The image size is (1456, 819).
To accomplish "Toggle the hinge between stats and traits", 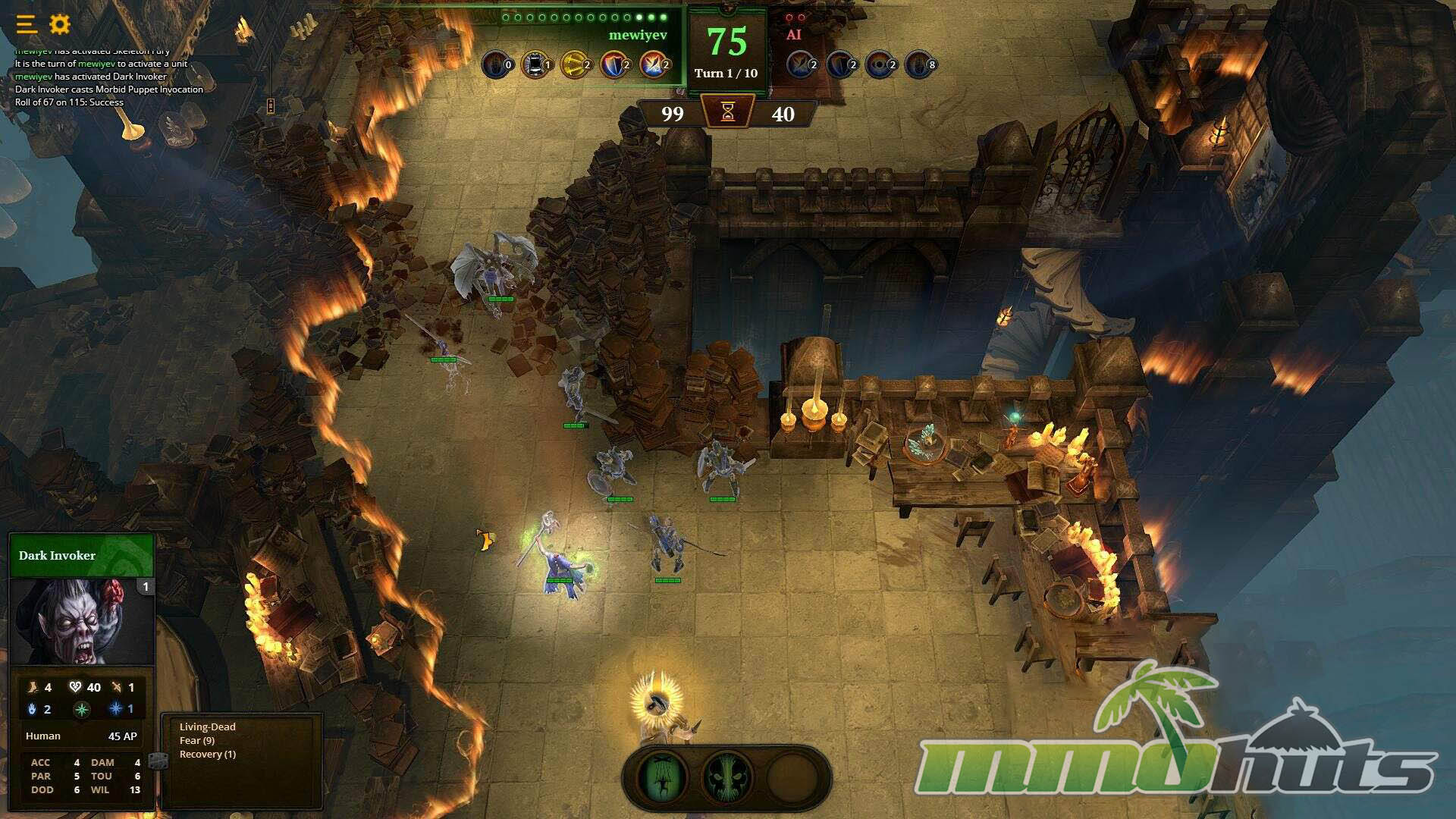I will [x=158, y=760].
